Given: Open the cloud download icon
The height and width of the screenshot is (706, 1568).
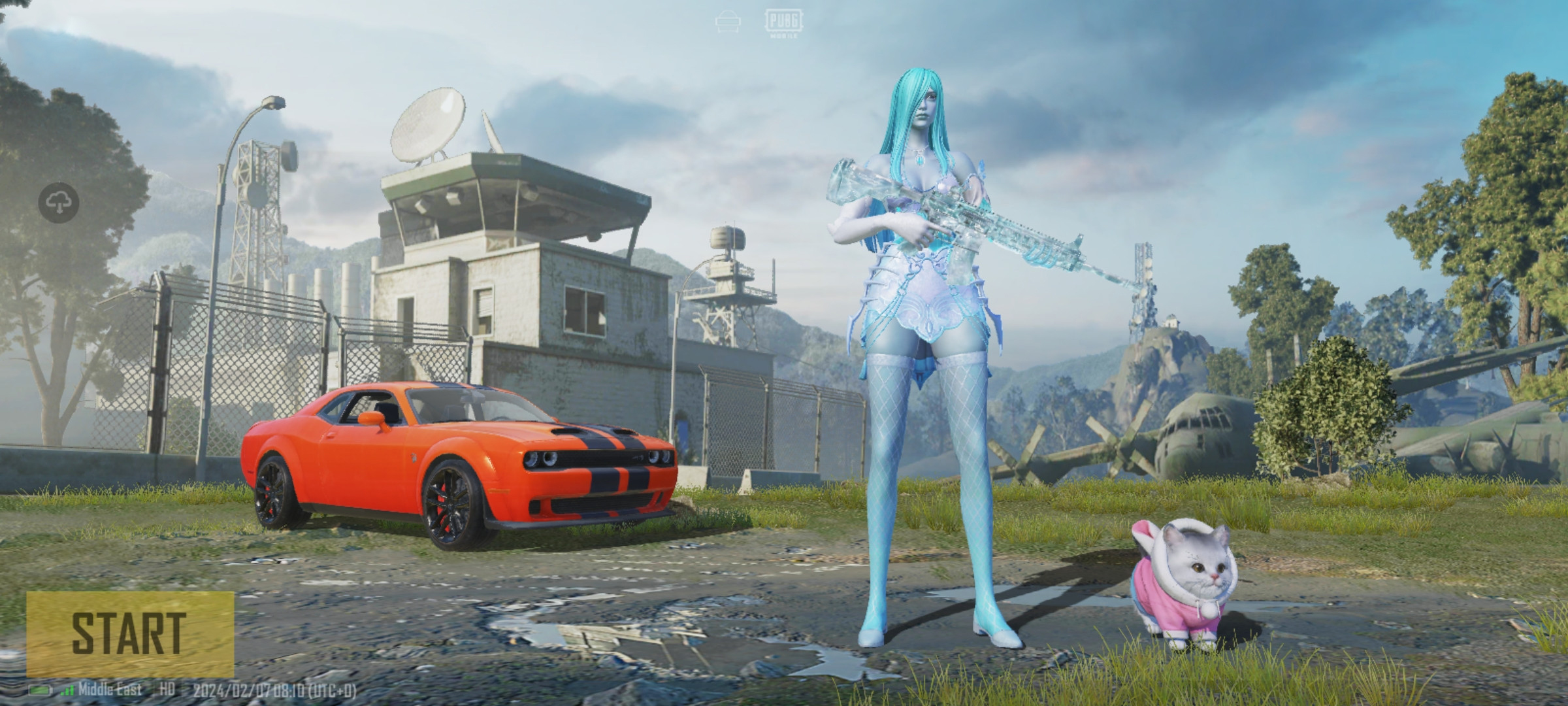Looking at the screenshot, I should pyautogui.click(x=59, y=203).
